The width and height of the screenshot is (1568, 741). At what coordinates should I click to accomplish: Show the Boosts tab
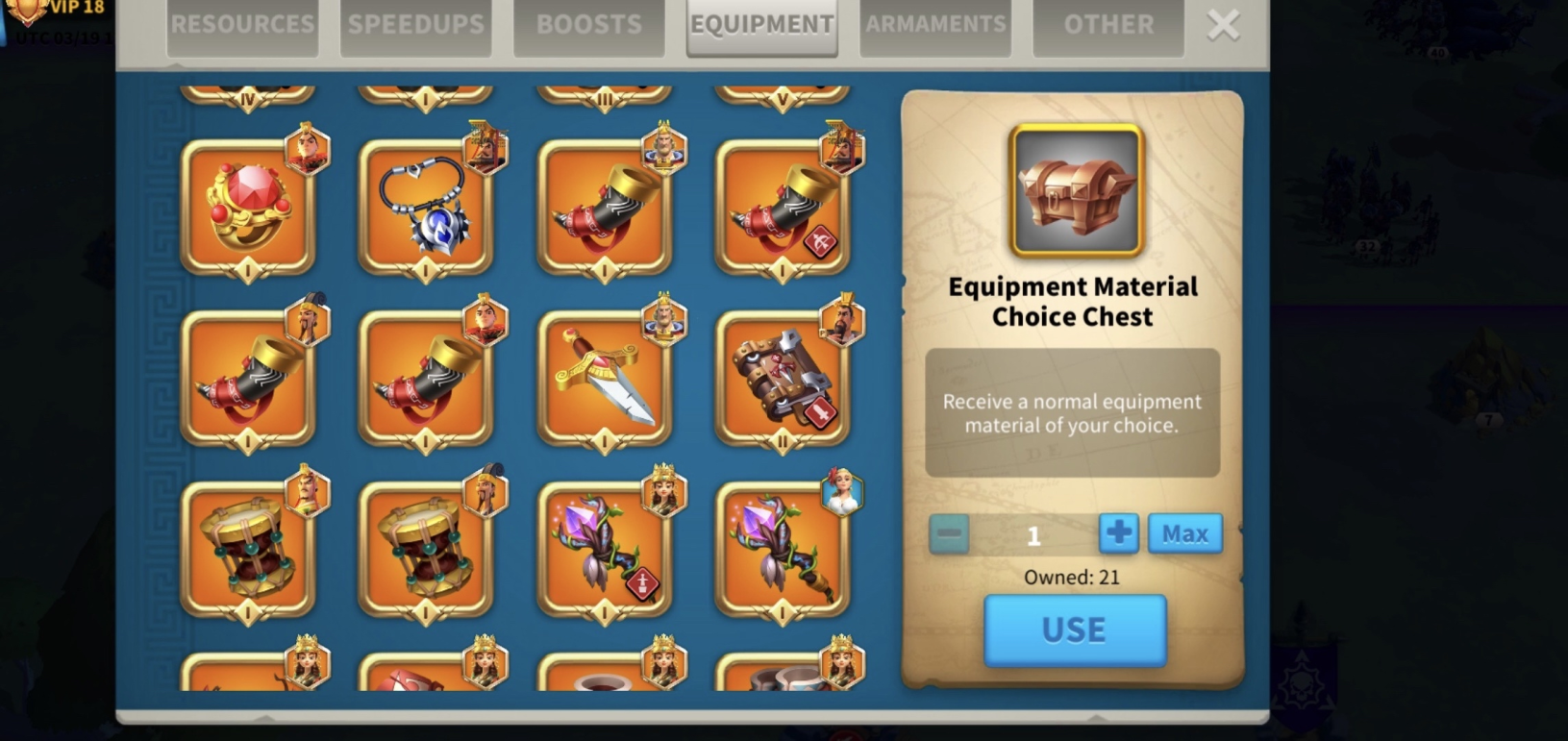click(588, 25)
